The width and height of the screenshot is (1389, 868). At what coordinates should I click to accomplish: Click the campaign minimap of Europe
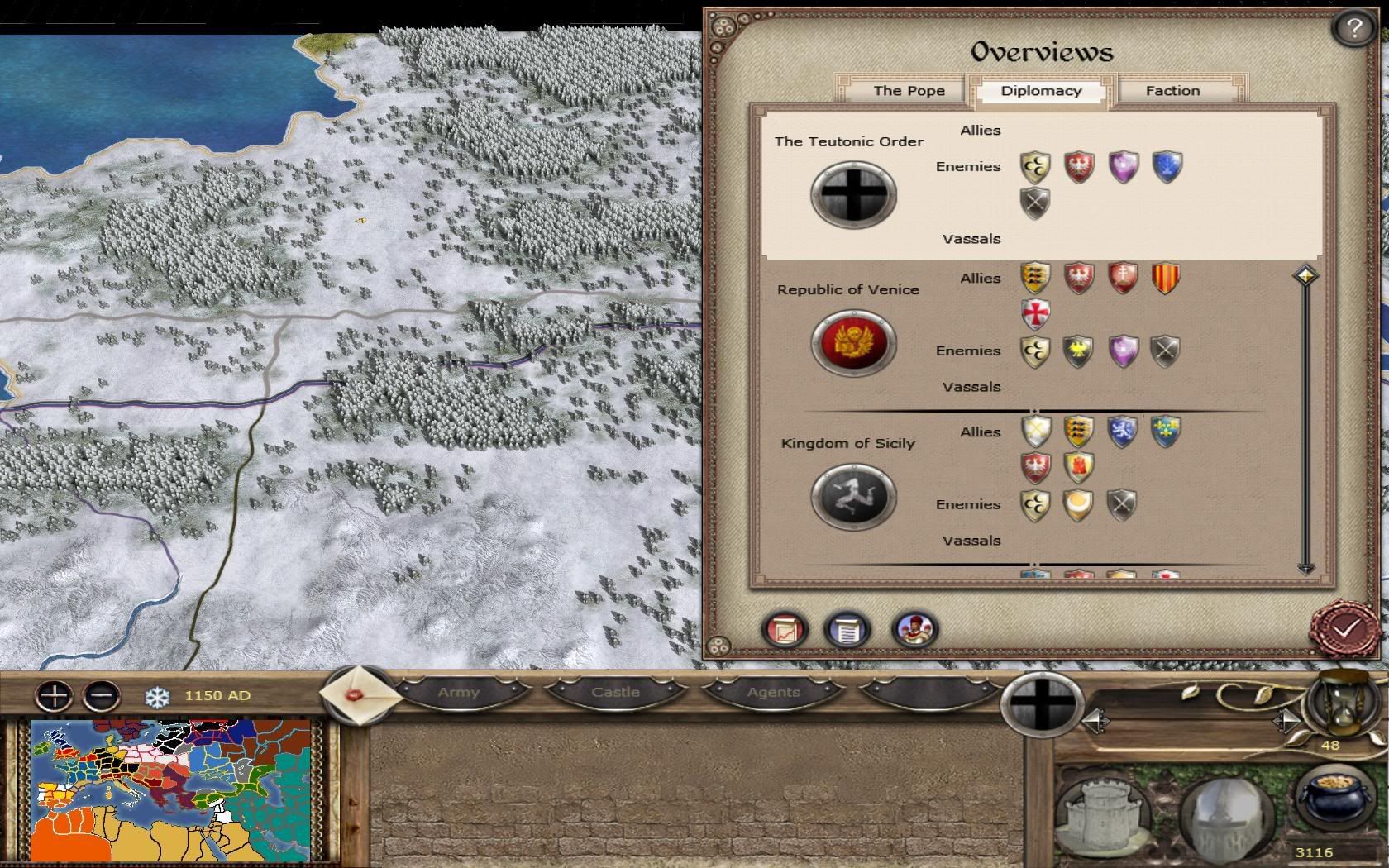pyautogui.click(x=169, y=789)
